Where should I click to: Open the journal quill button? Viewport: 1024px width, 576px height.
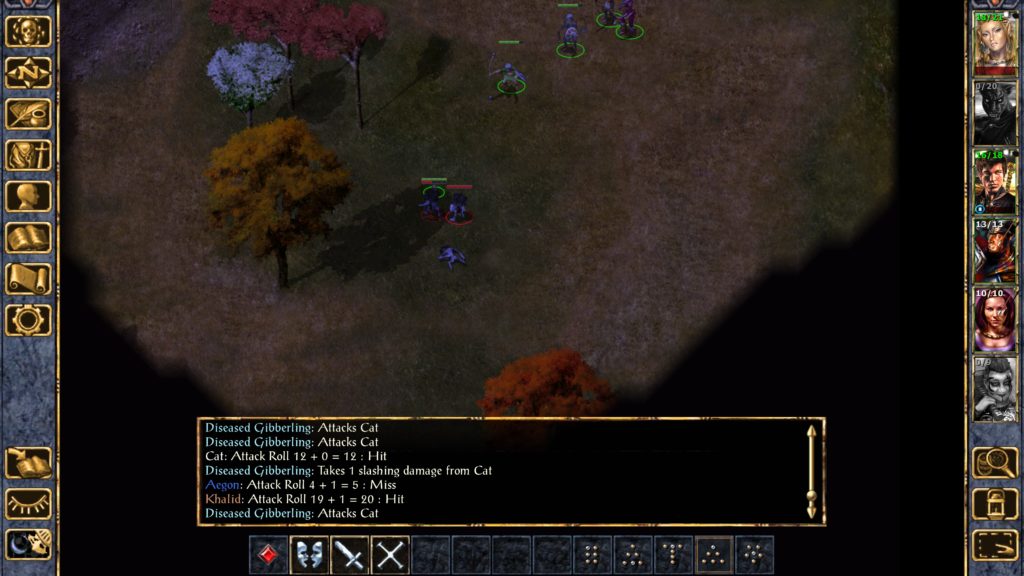pyautogui.click(x=28, y=114)
